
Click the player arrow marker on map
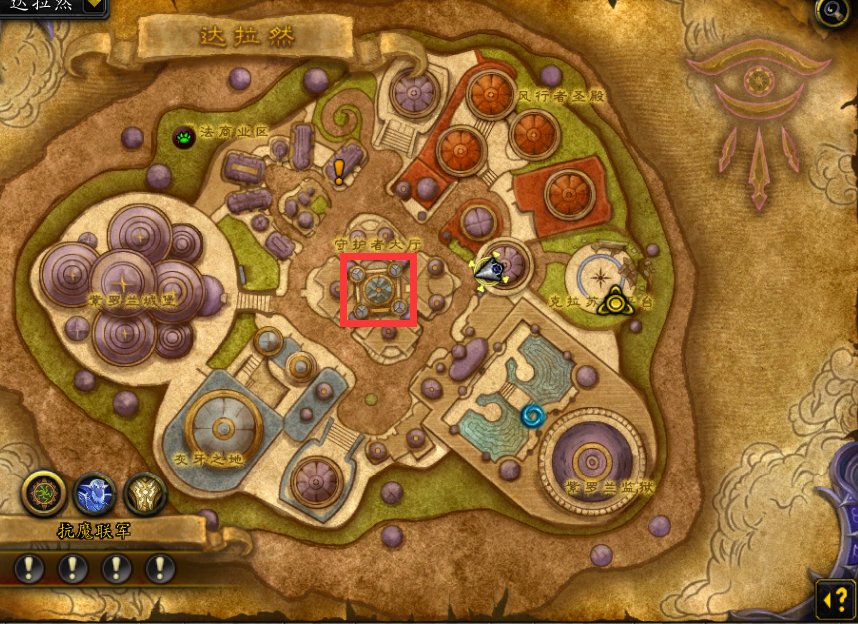[x=491, y=269]
